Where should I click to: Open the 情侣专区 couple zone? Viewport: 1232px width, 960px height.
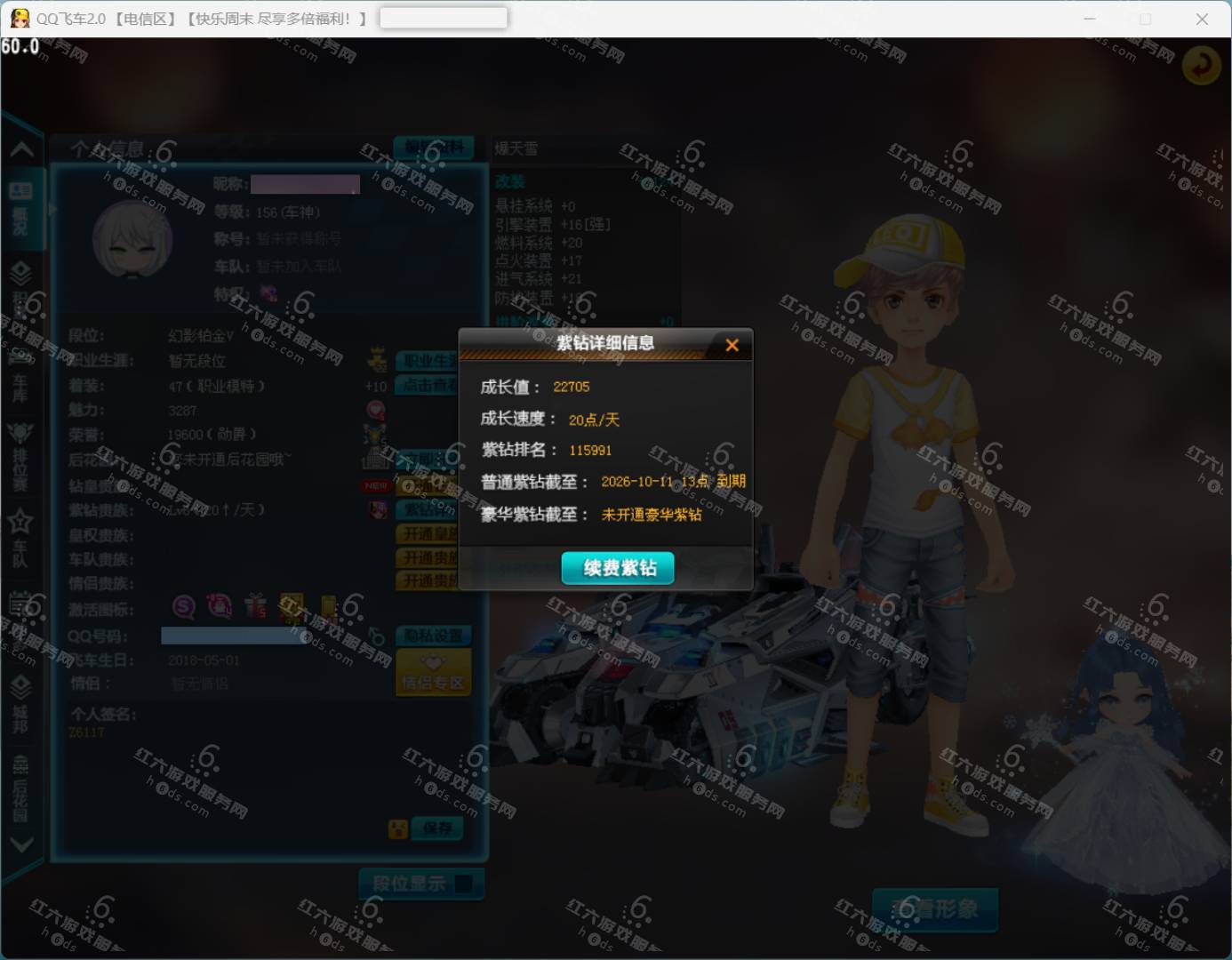(x=433, y=673)
